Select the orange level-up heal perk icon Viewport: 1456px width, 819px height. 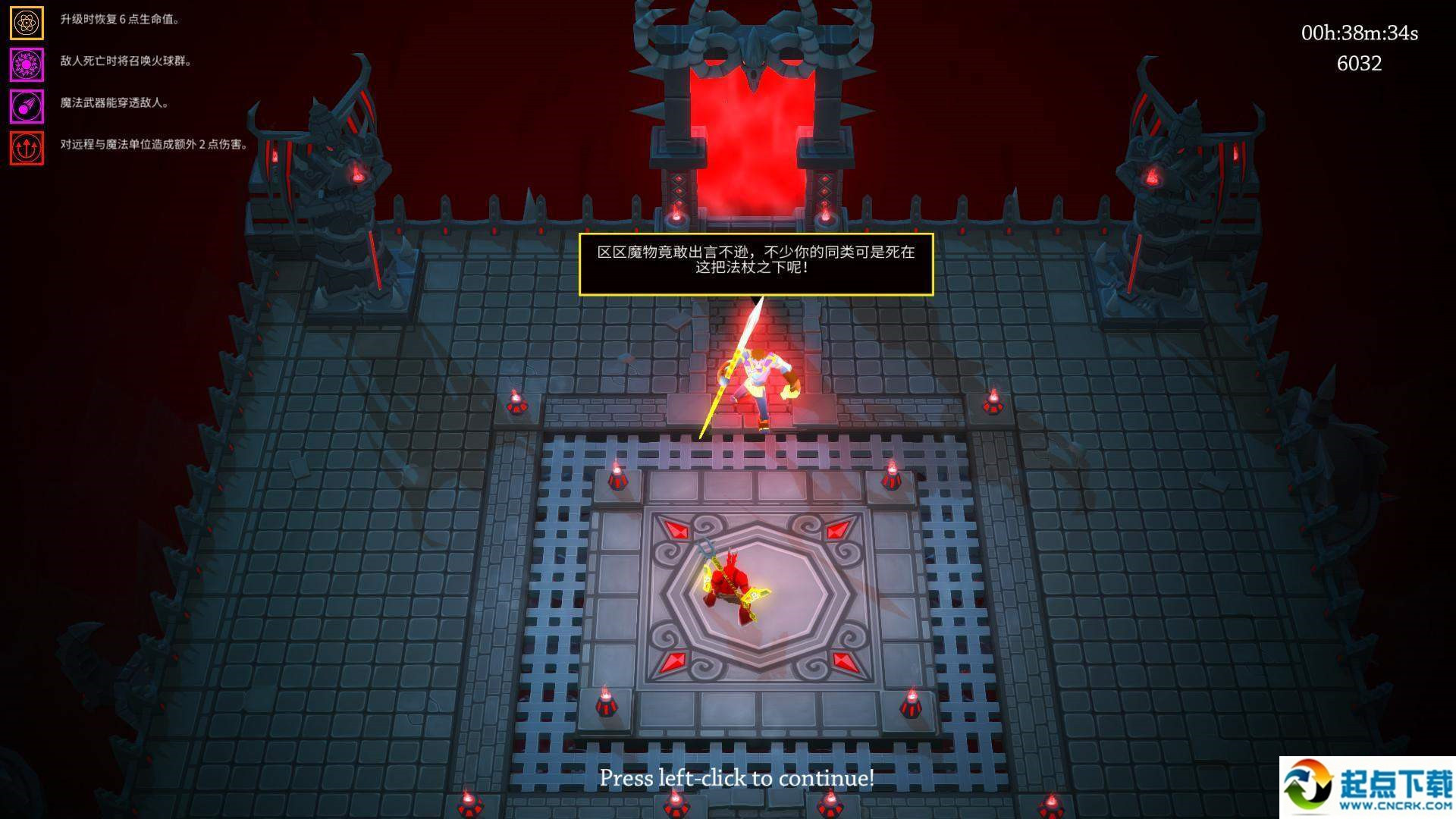[x=27, y=23]
